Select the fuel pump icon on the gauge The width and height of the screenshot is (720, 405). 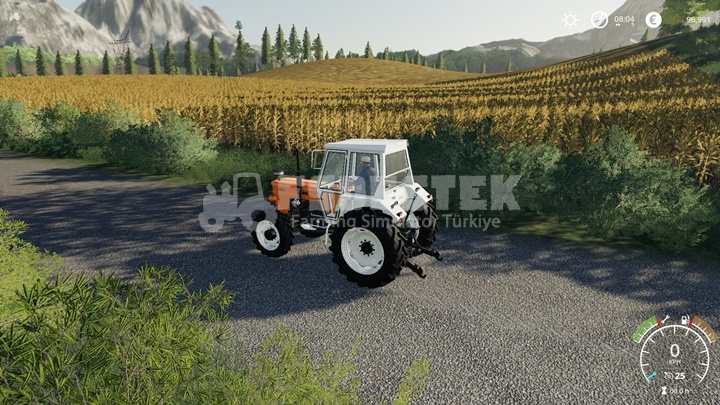pyautogui.click(x=685, y=320)
